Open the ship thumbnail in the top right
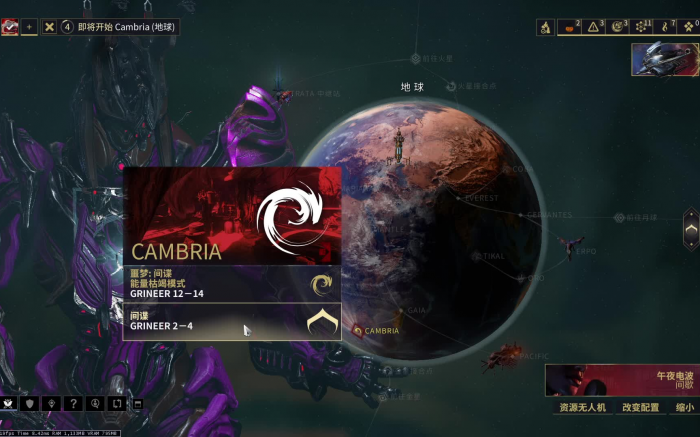The width and height of the screenshot is (700, 437). coord(664,59)
